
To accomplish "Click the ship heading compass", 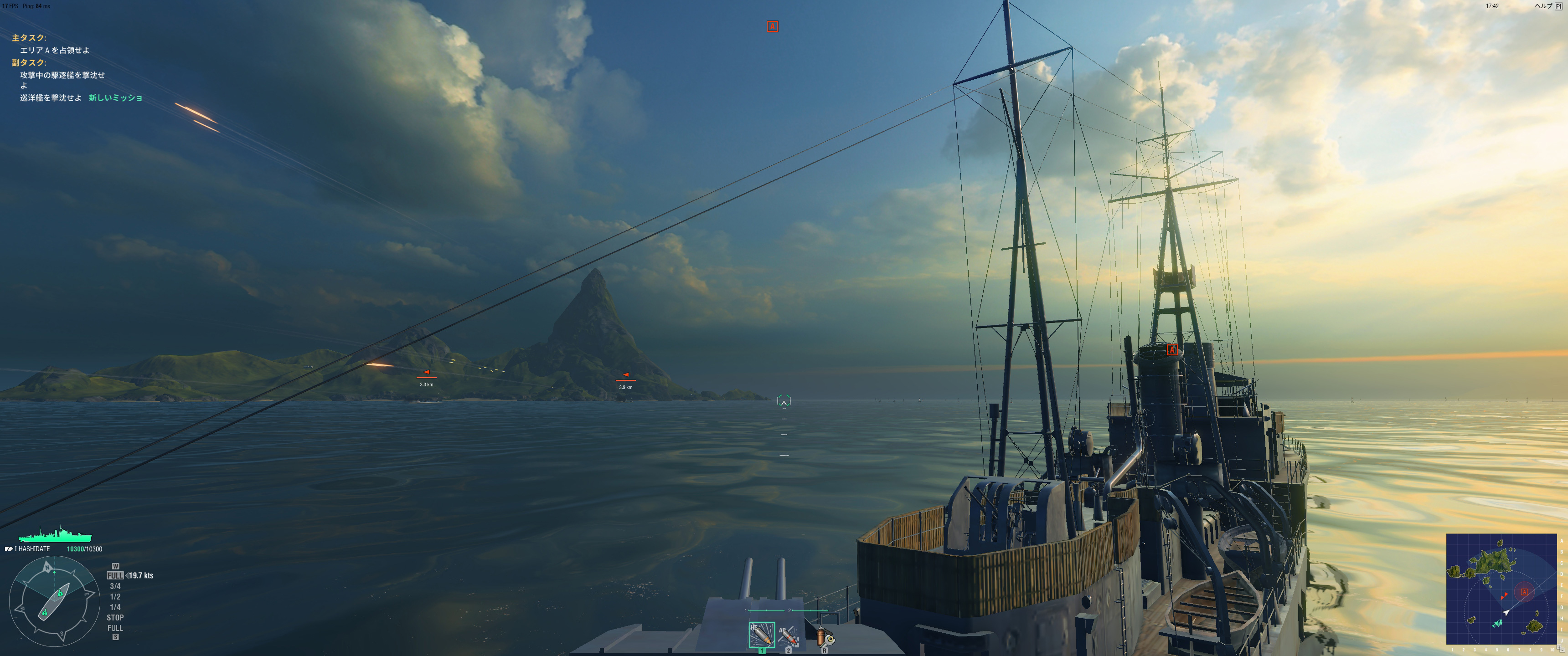I will pyautogui.click(x=54, y=601).
